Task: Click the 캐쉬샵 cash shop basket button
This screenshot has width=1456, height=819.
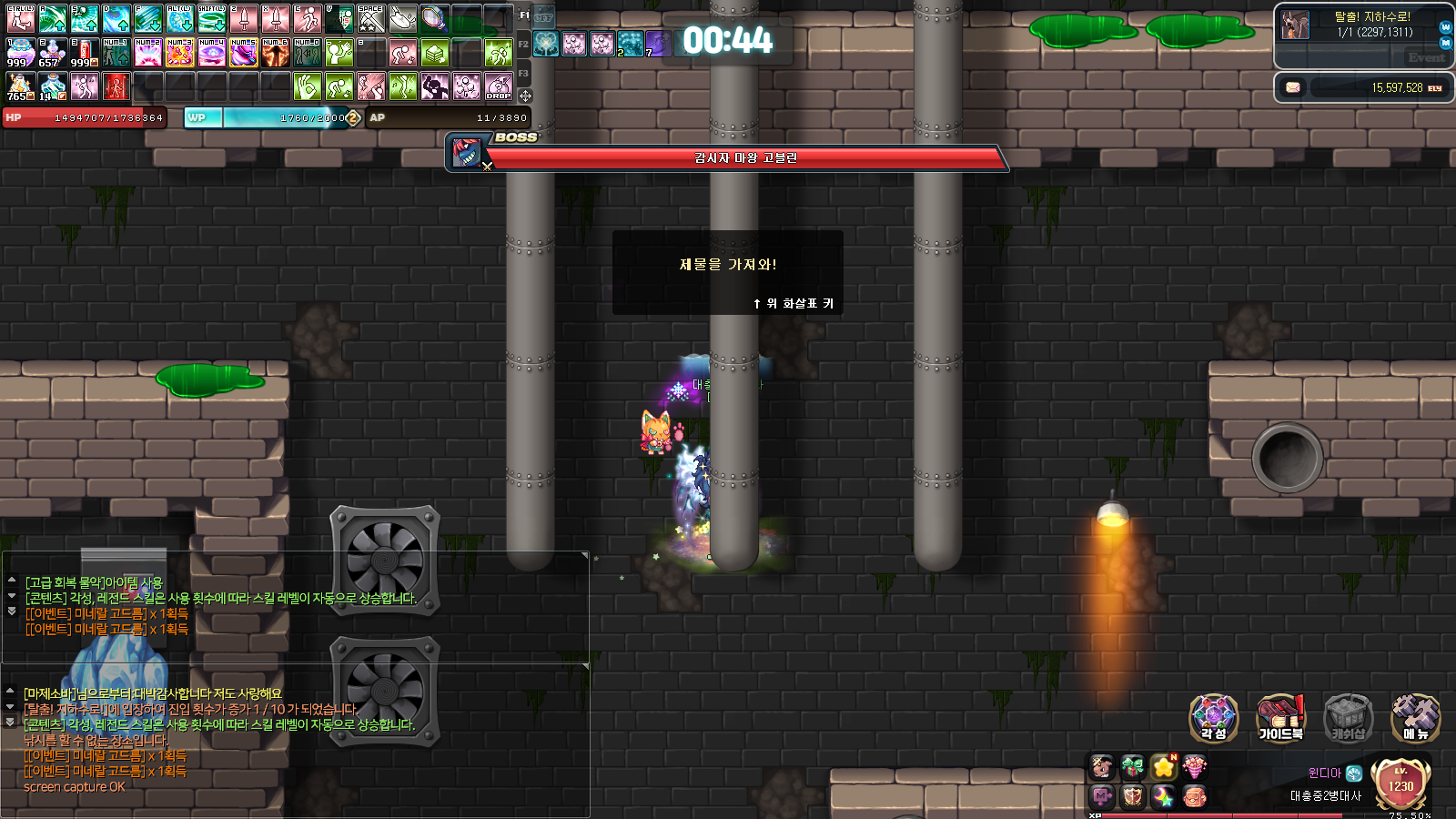Action: [1348, 716]
